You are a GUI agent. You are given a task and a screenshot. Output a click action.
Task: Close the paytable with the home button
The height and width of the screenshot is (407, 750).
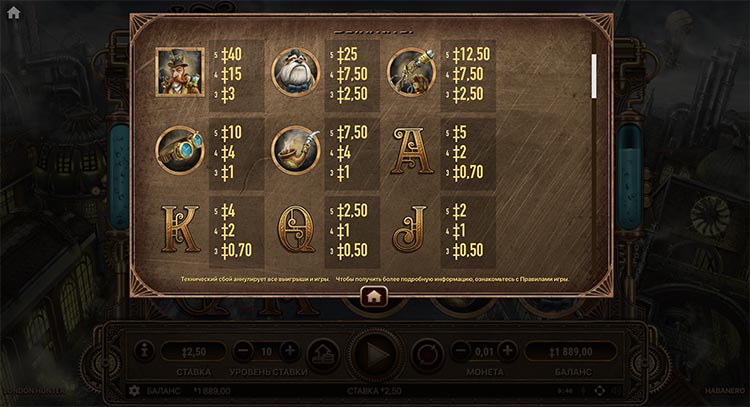point(374,296)
